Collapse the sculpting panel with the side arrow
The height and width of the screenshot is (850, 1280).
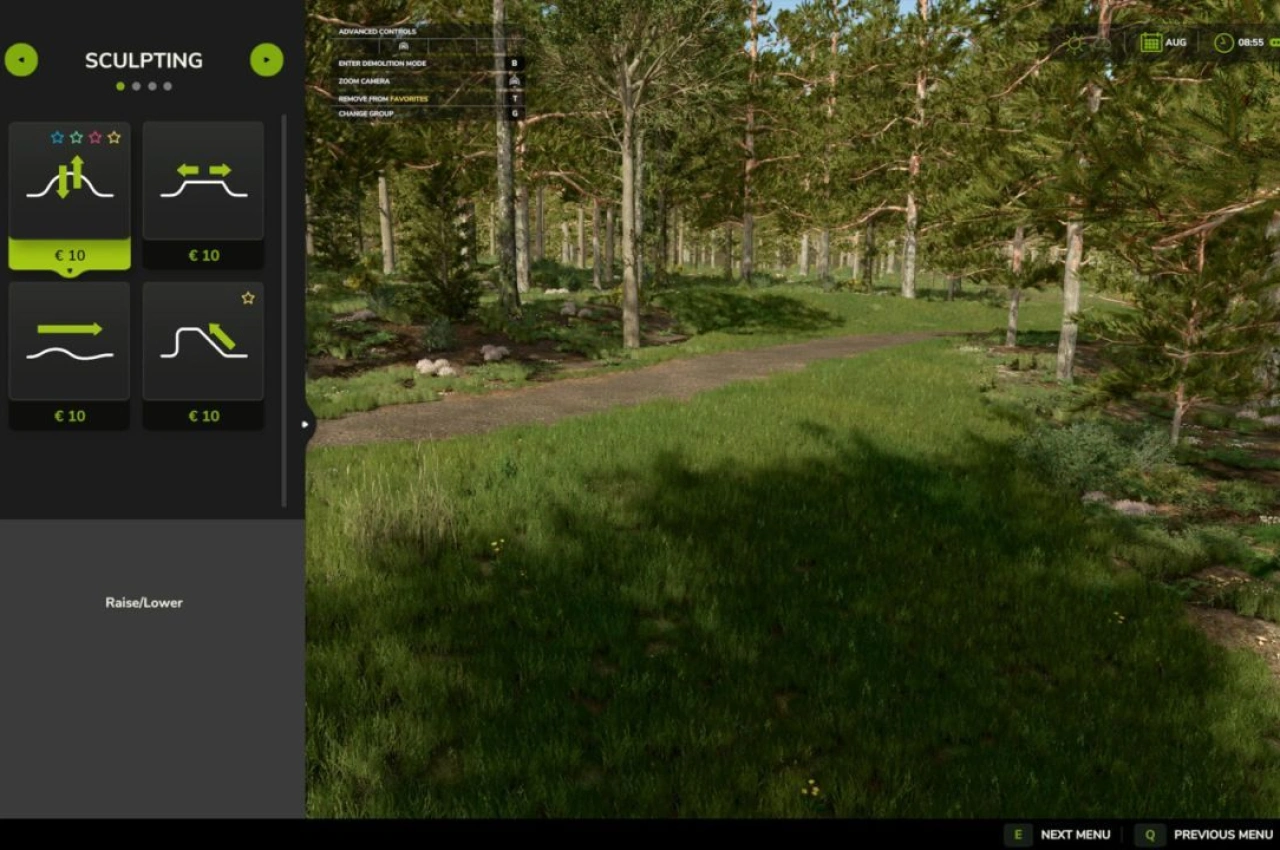click(x=305, y=423)
